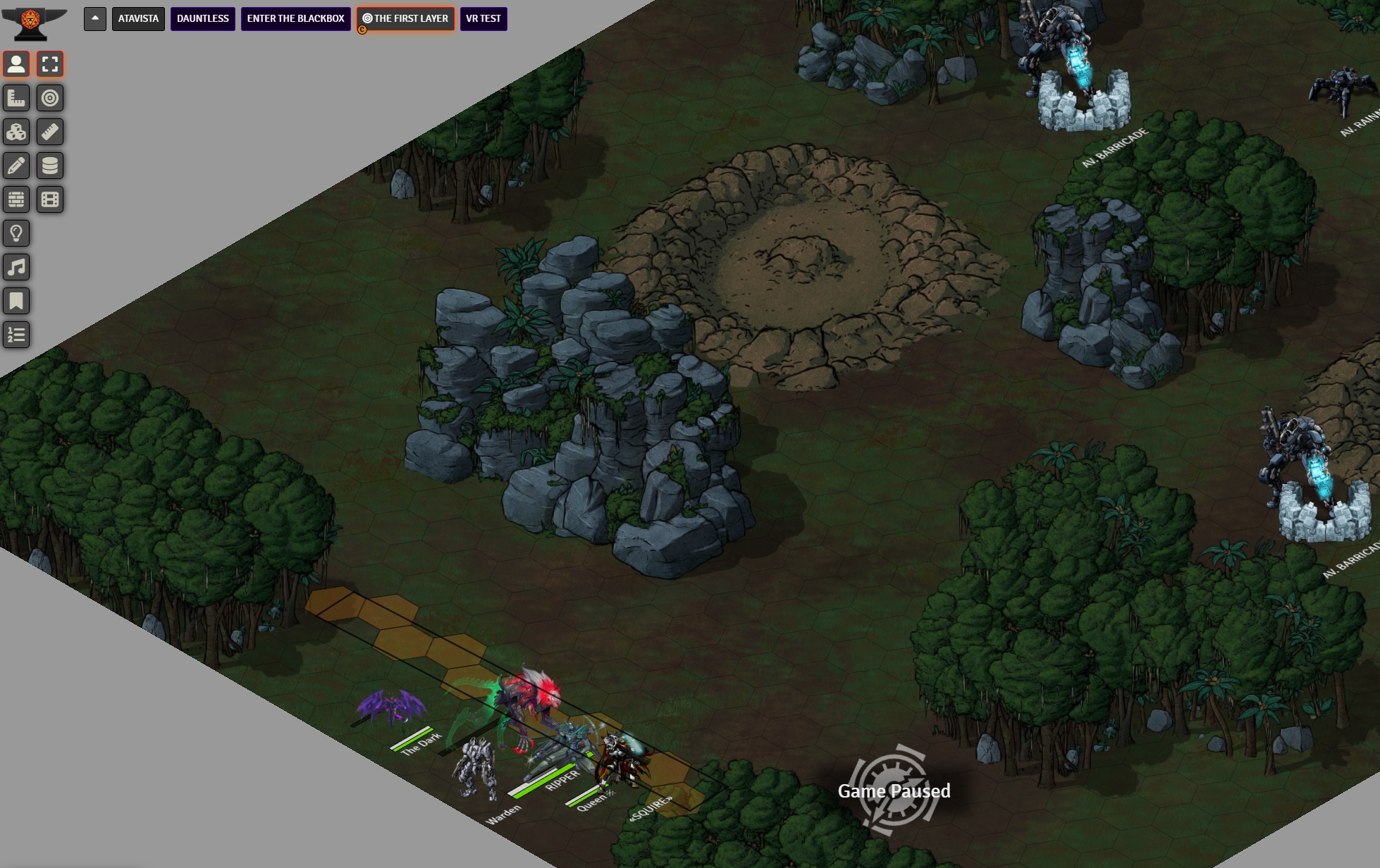
Task: Open the tile controls cubes icon
Action: (16, 132)
